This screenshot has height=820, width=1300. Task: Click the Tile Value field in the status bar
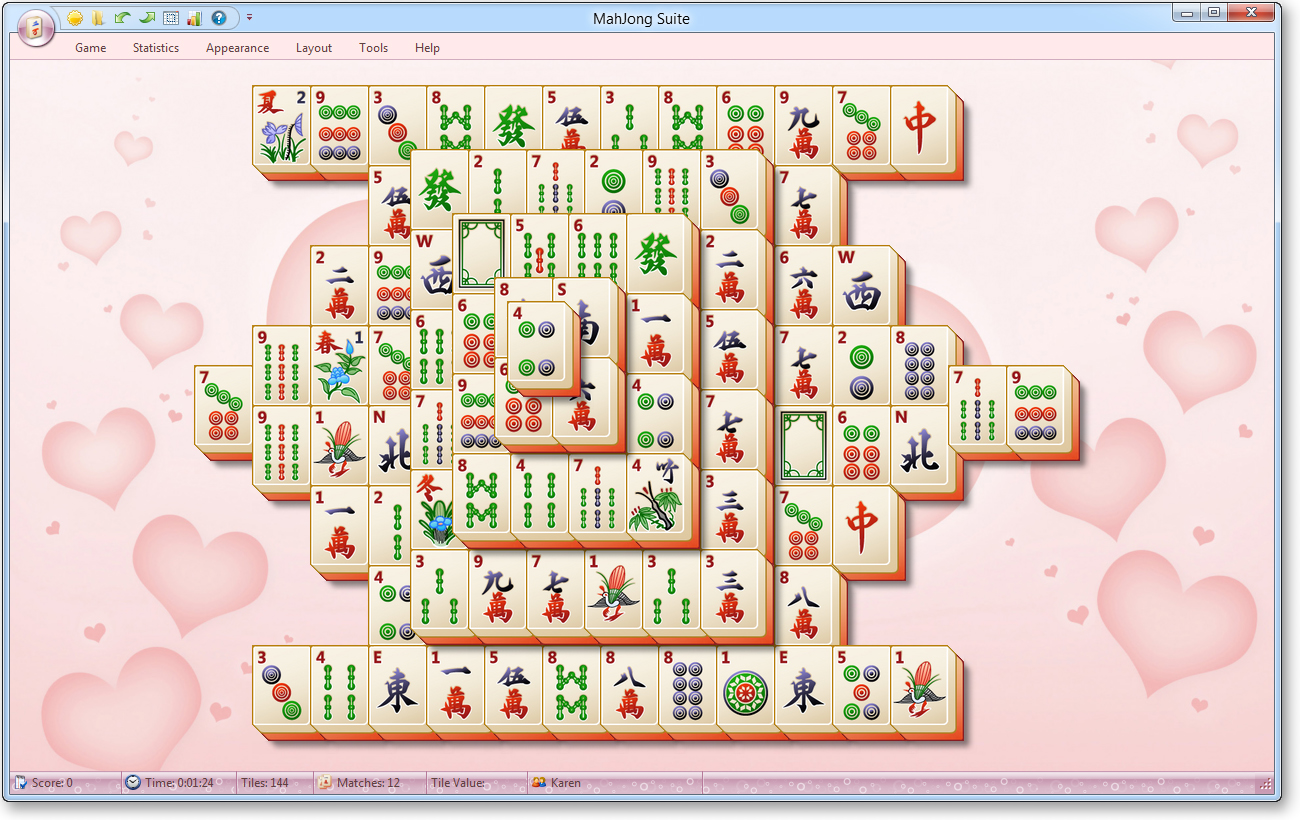click(470, 782)
